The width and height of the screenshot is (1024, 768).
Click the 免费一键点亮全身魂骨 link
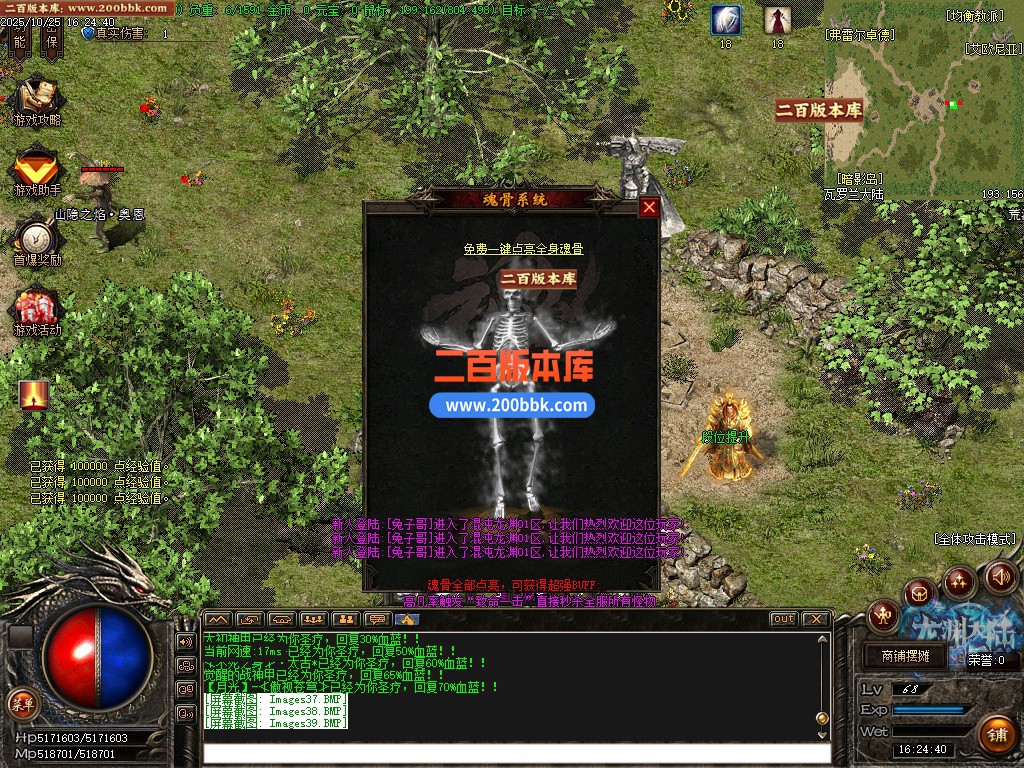pyautogui.click(x=523, y=249)
